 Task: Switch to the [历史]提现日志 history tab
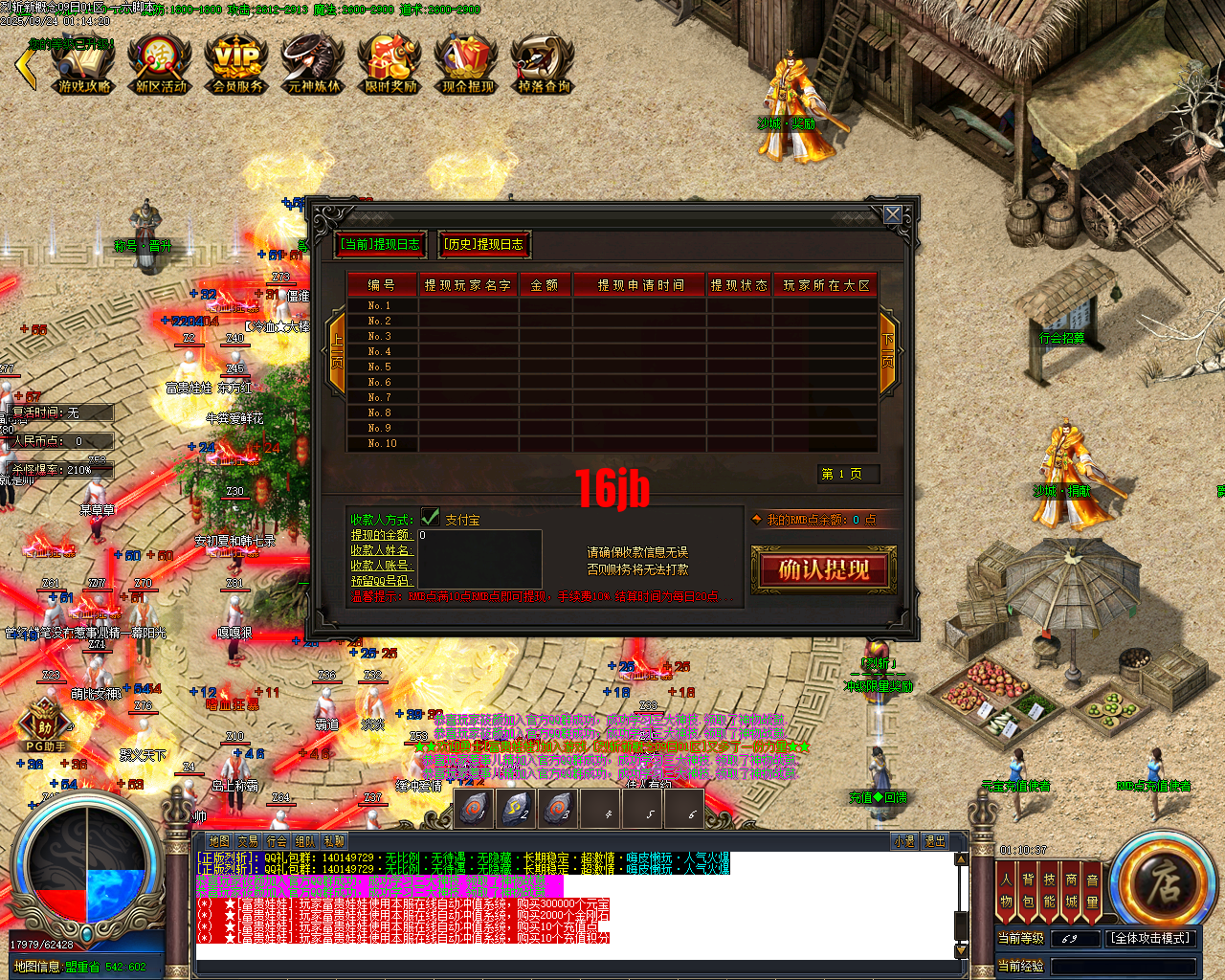tap(483, 244)
